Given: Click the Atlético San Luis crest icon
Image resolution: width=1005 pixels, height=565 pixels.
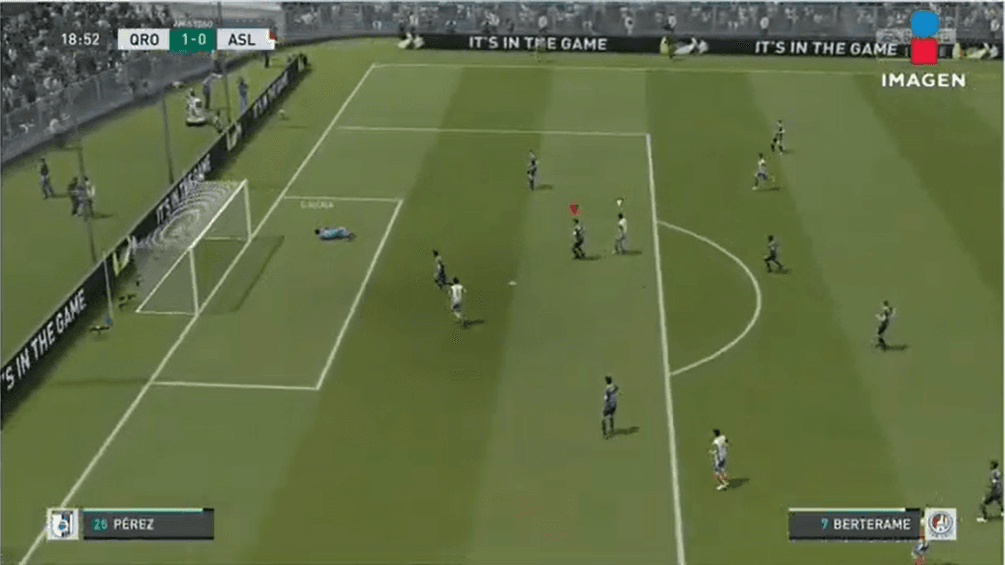Looking at the screenshot, I should [940, 524].
